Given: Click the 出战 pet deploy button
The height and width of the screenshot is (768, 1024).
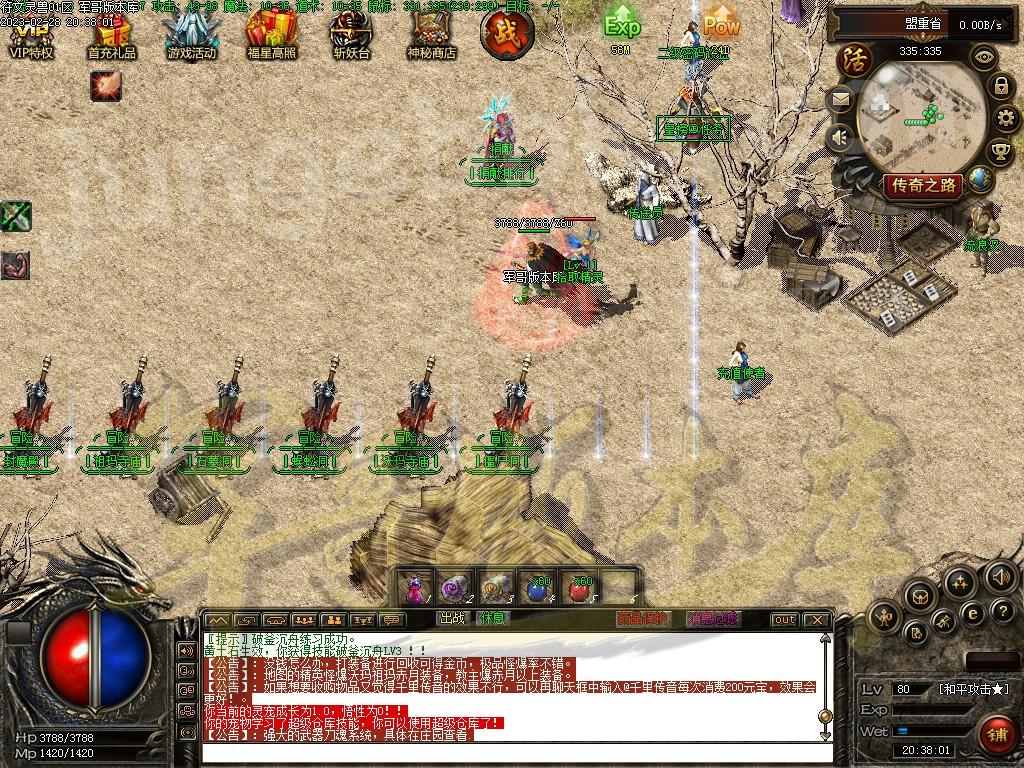Looking at the screenshot, I should 453,619.
